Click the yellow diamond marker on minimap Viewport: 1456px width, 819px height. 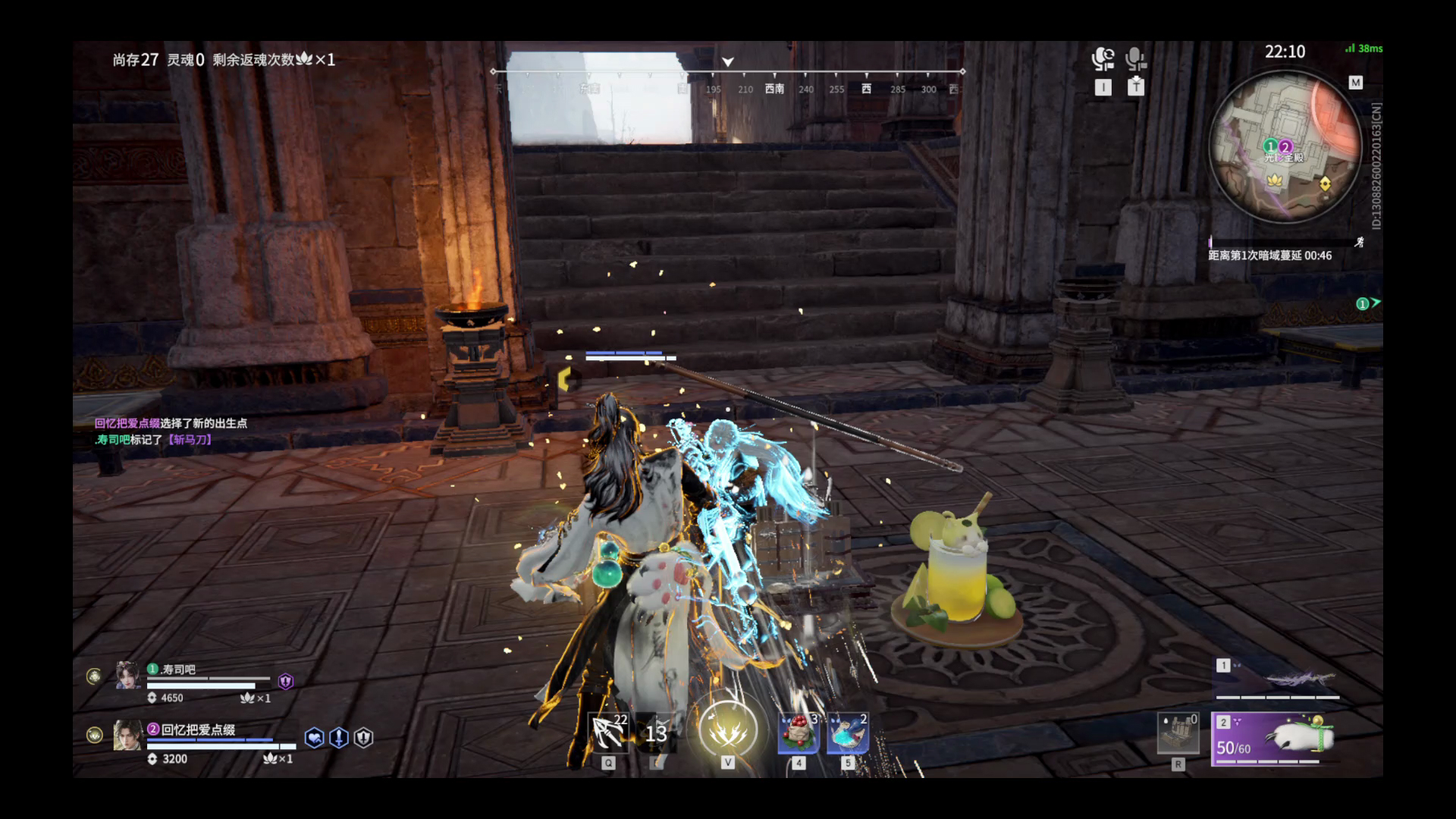(1325, 184)
